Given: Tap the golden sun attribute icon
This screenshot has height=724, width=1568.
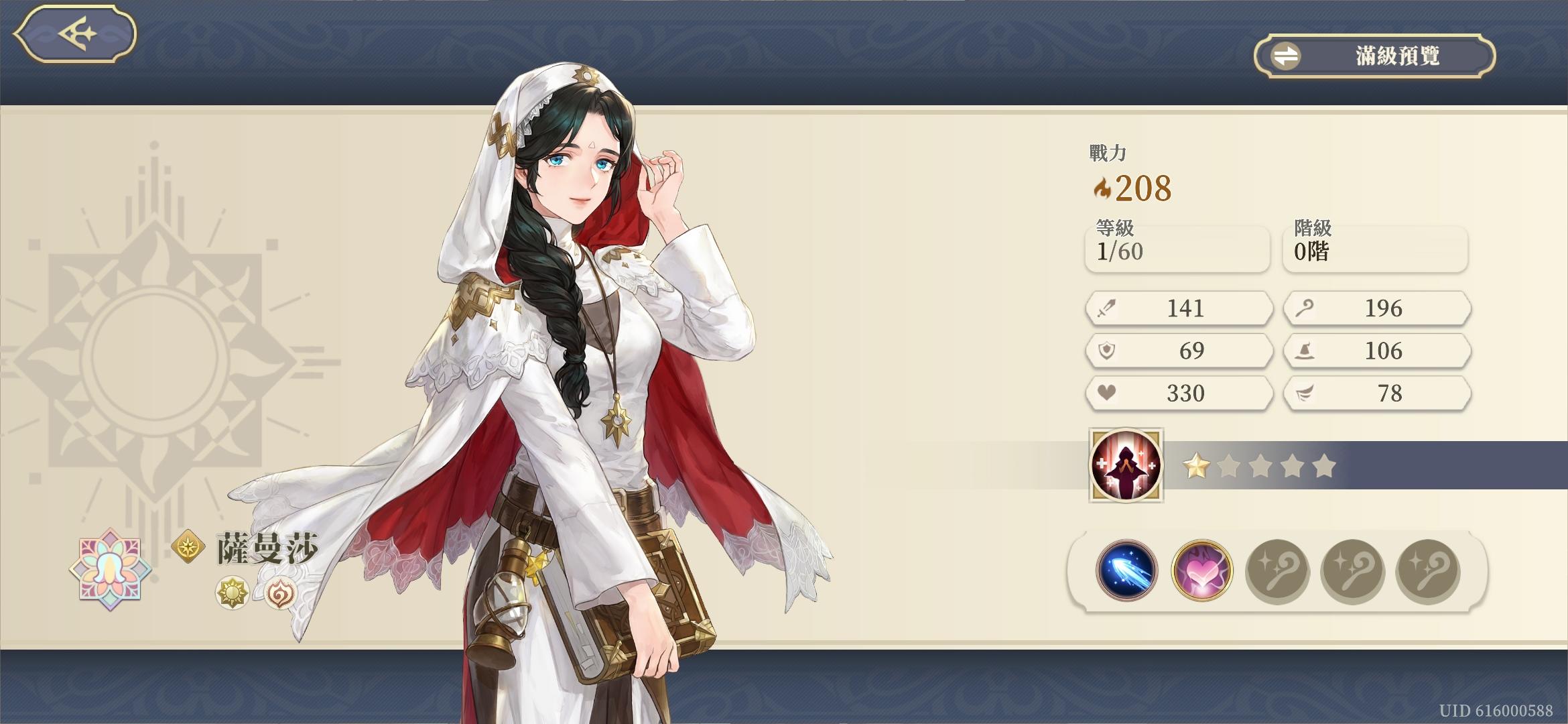Looking at the screenshot, I should pos(232,593).
